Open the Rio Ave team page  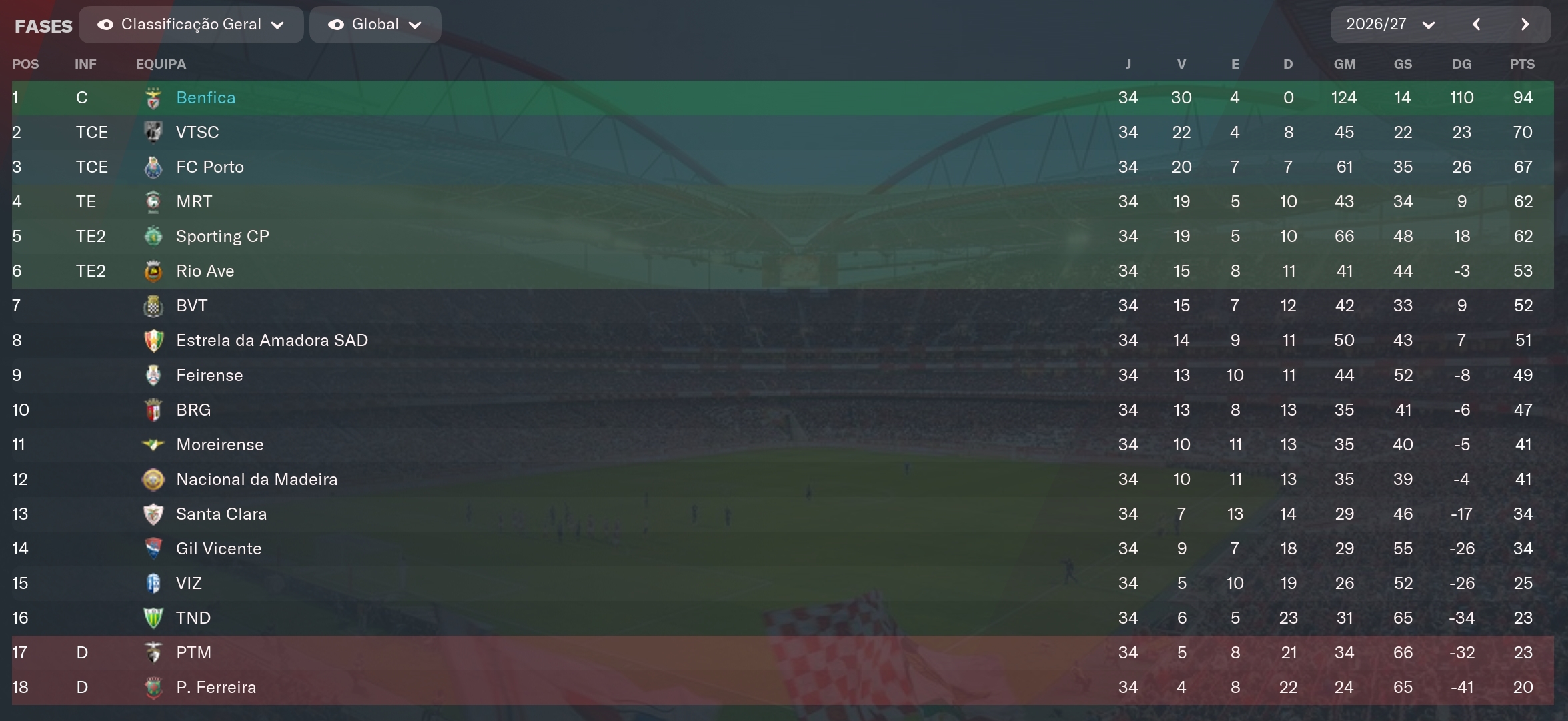tap(205, 271)
